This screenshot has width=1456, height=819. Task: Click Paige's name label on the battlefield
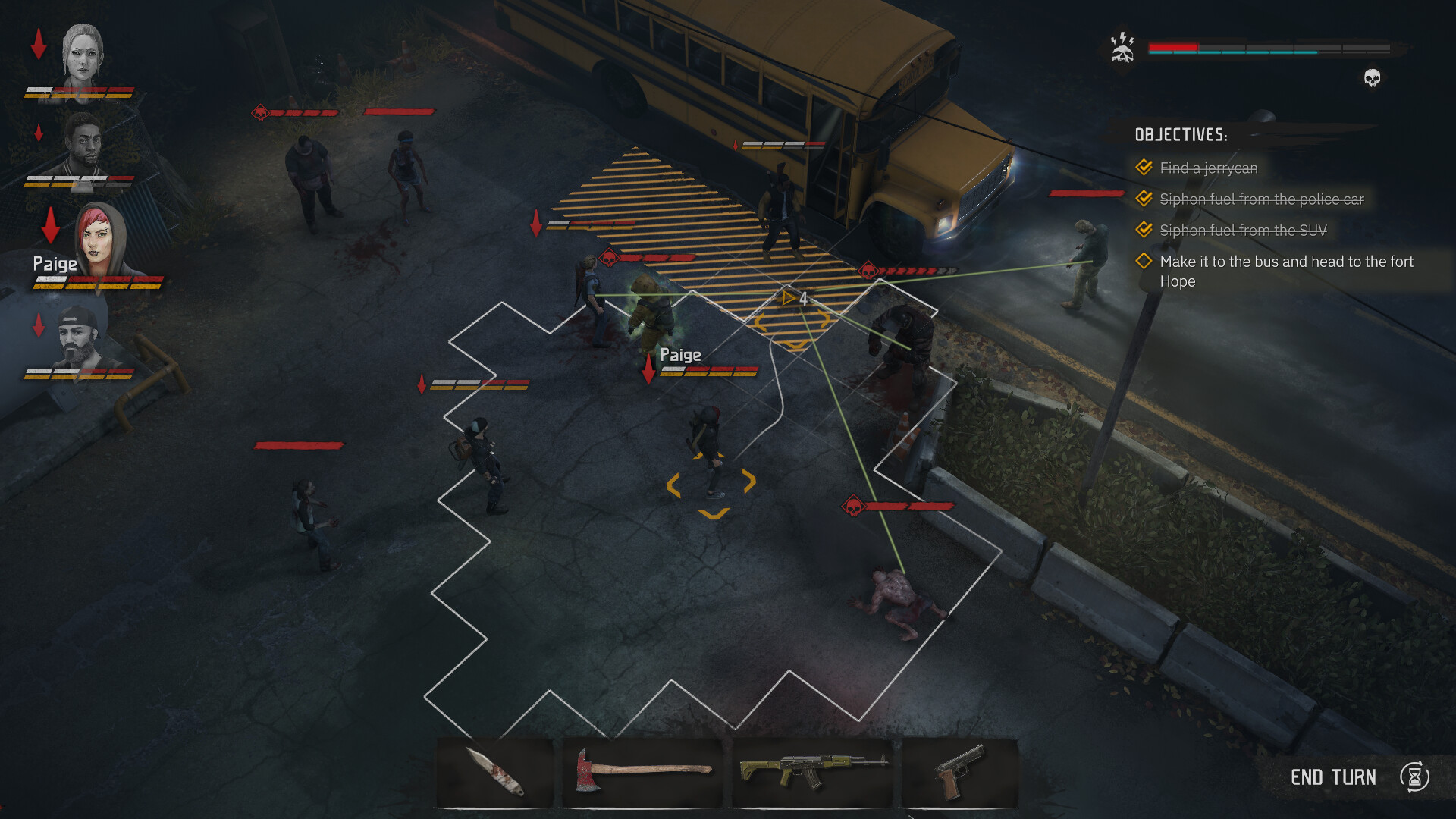tap(680, 354)
